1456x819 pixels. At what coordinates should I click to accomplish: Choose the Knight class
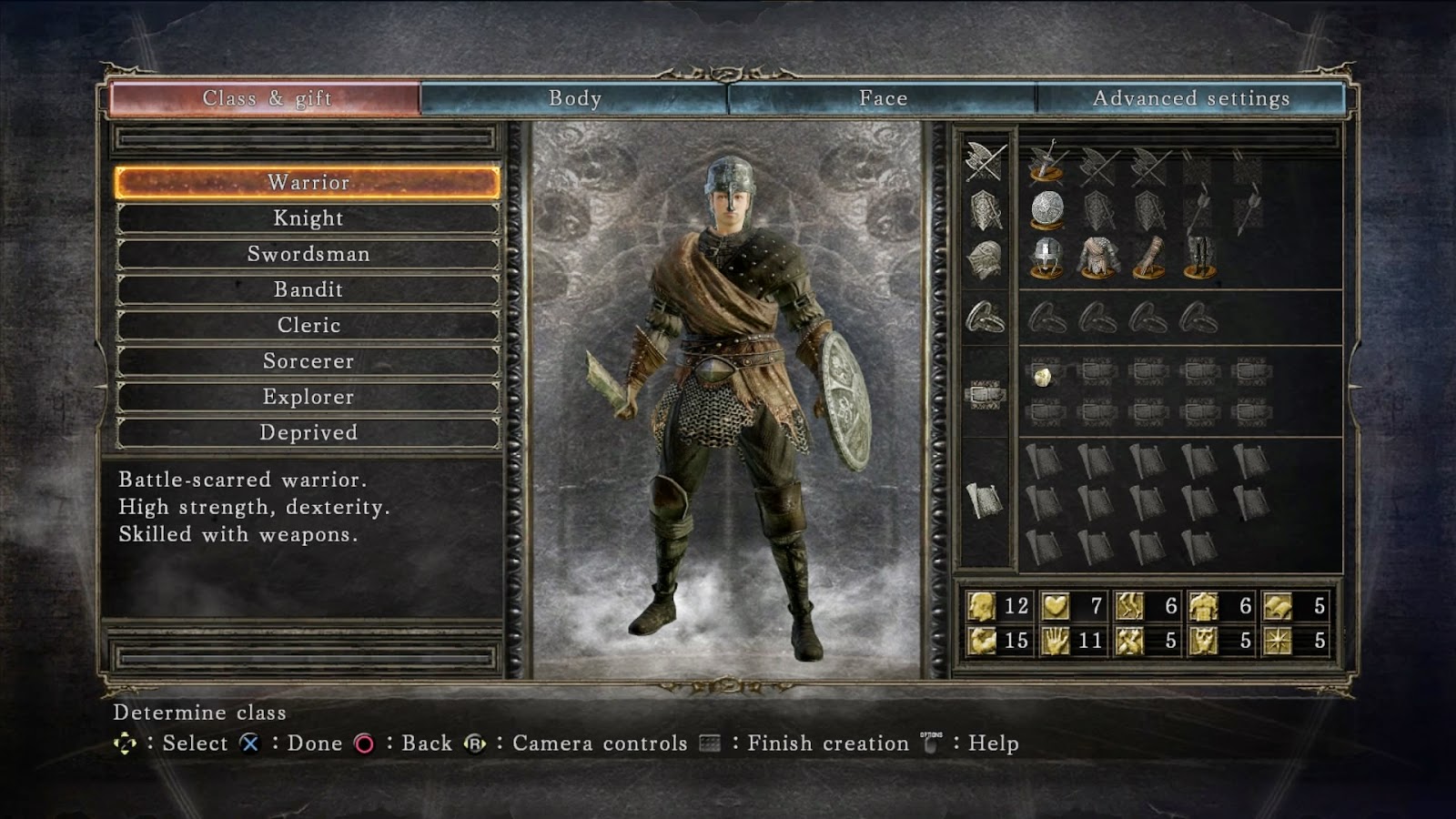click(308, 218)
